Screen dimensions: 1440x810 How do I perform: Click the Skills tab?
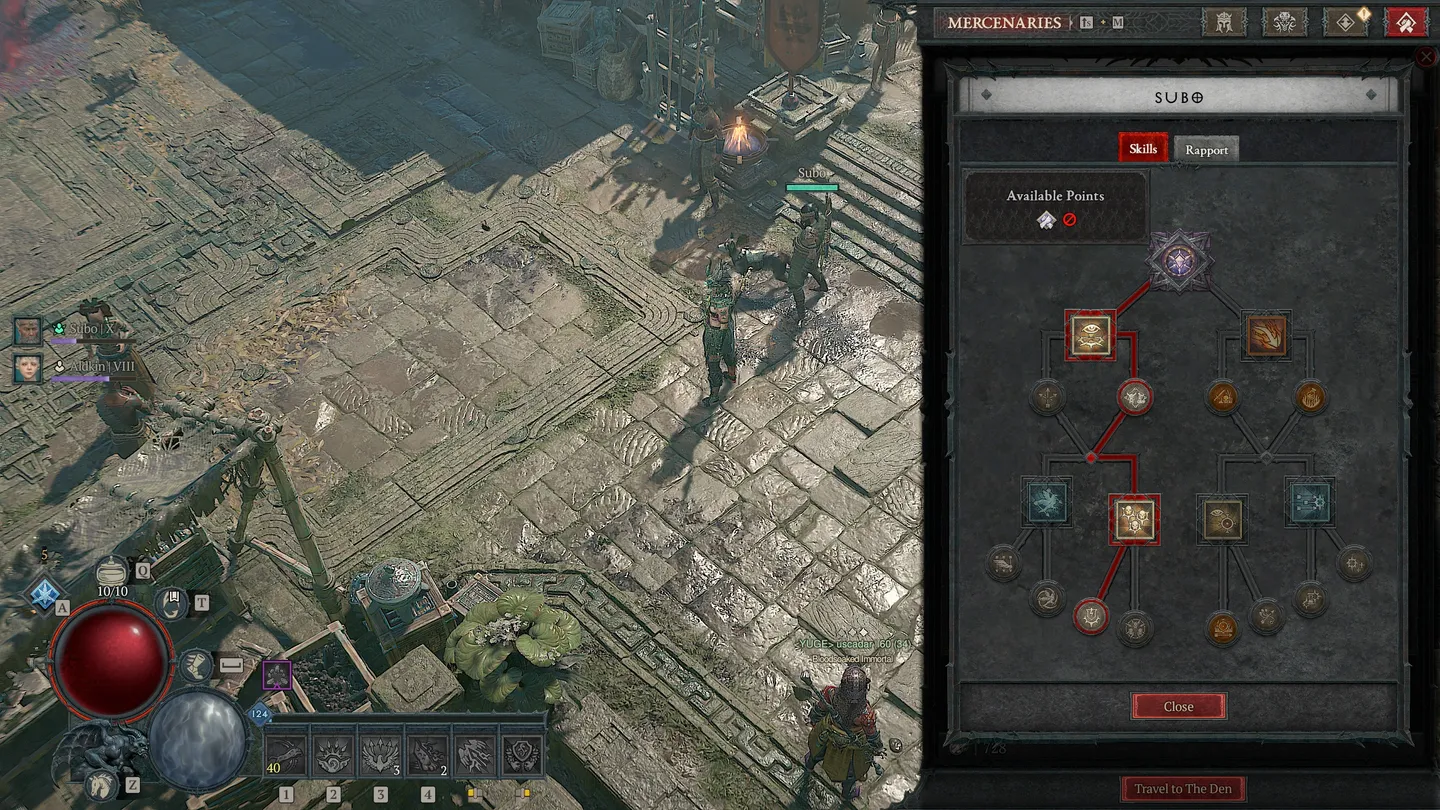[1141, 147]
